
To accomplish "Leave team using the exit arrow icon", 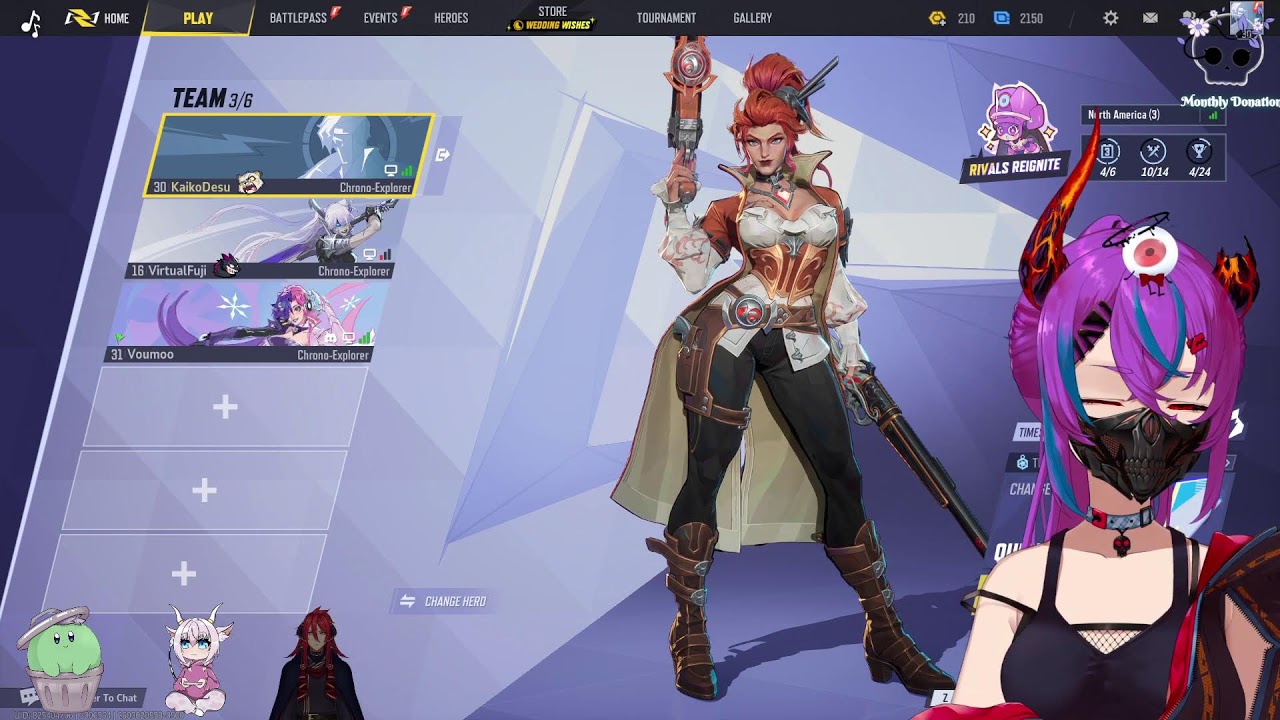I will point(443,155).
